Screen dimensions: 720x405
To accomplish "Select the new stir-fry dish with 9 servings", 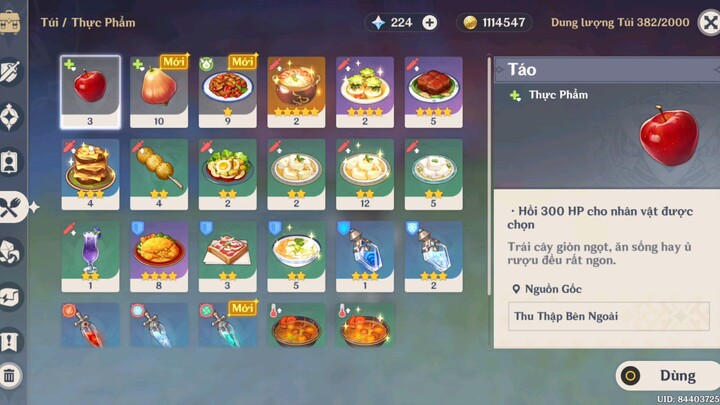I will coord(228,90).
